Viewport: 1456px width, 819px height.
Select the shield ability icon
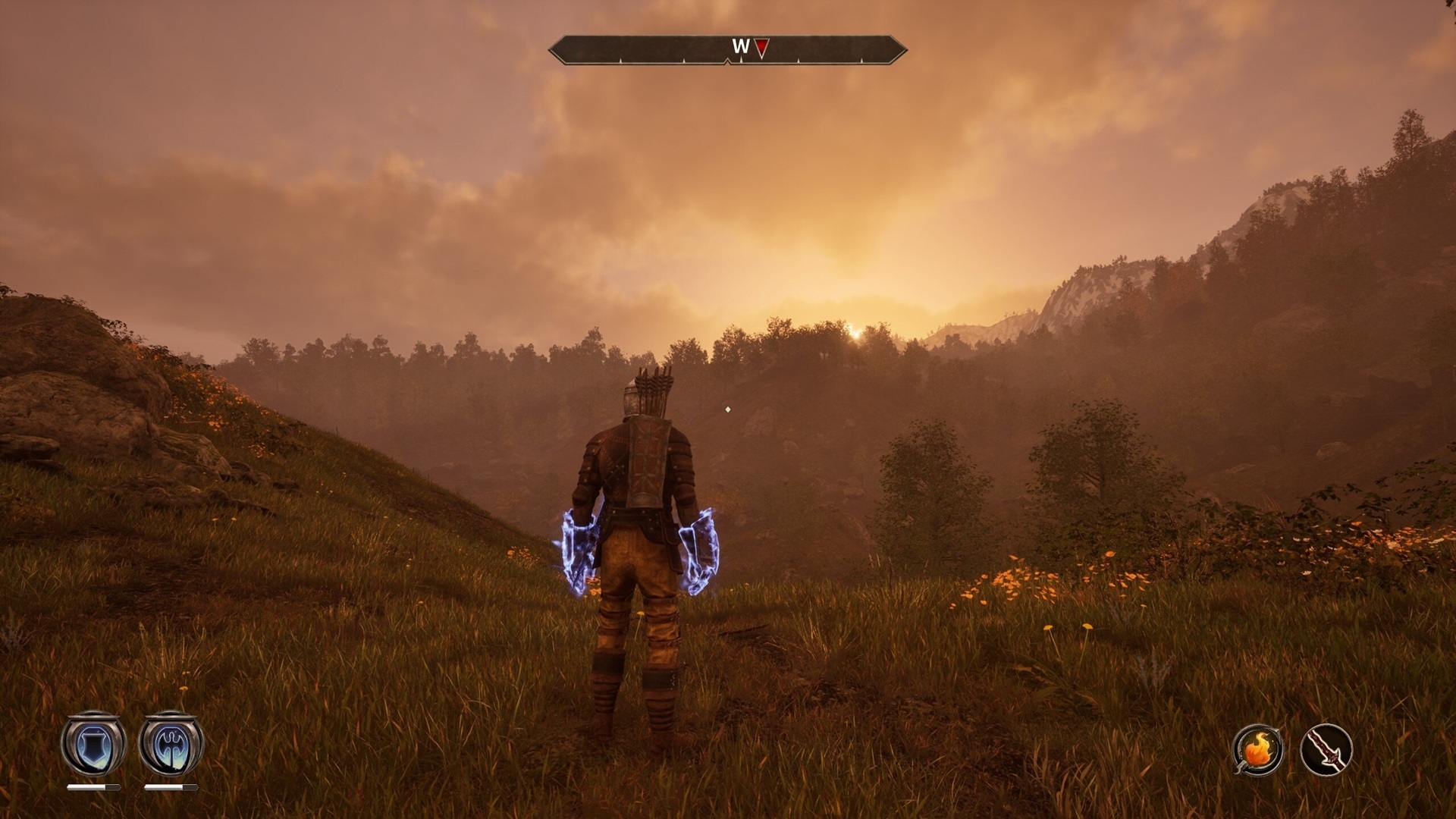(93, 744)
